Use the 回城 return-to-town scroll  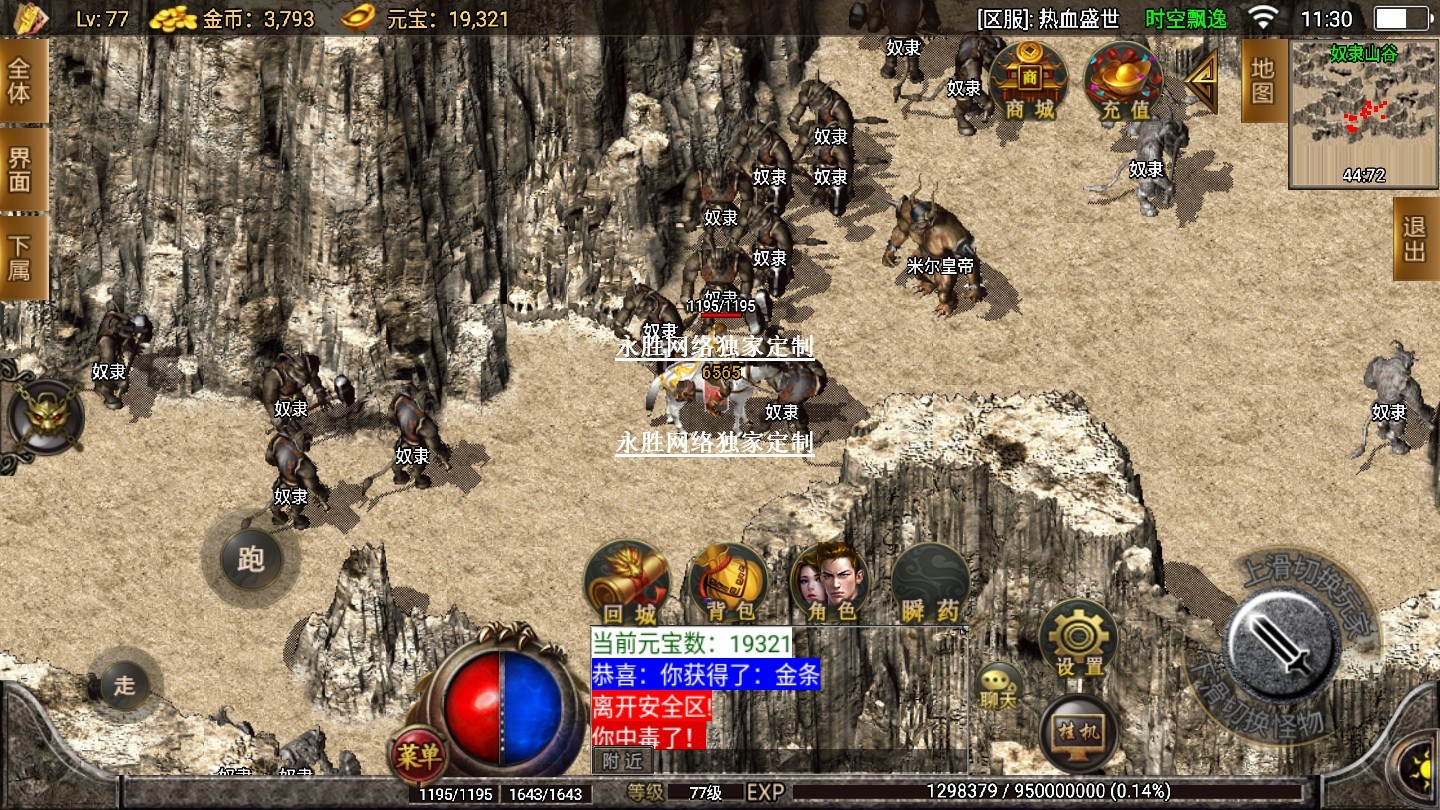[x=627, y=583]
